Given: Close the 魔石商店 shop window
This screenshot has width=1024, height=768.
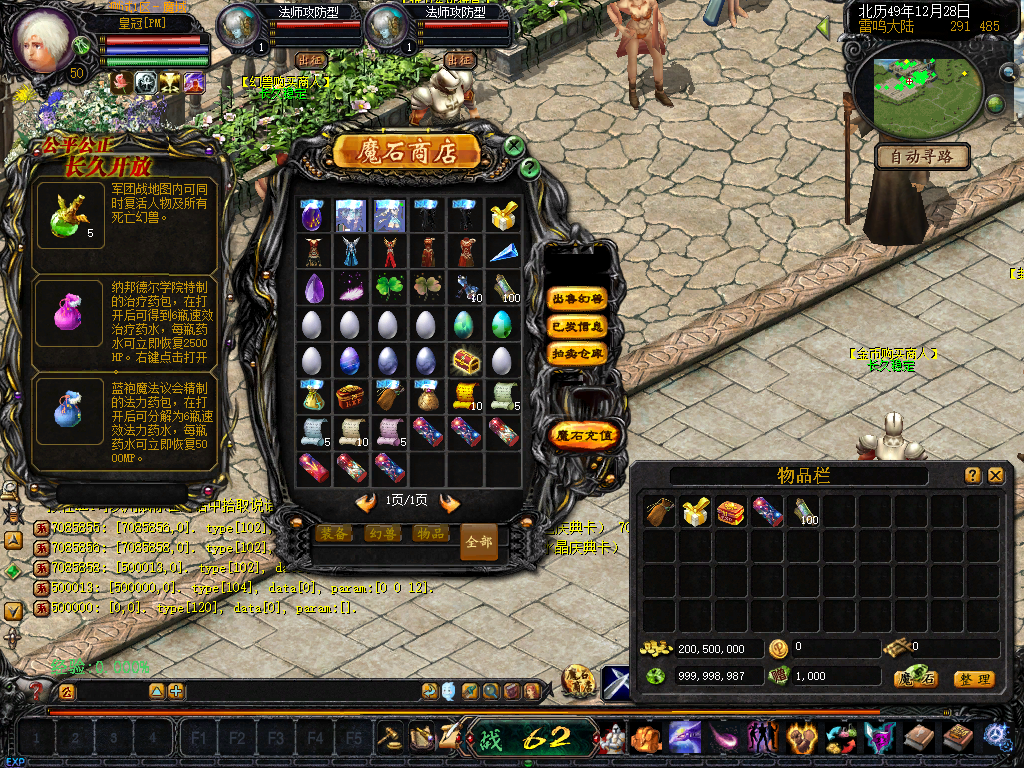Looking at the screenshot, I should pos(514,146).
